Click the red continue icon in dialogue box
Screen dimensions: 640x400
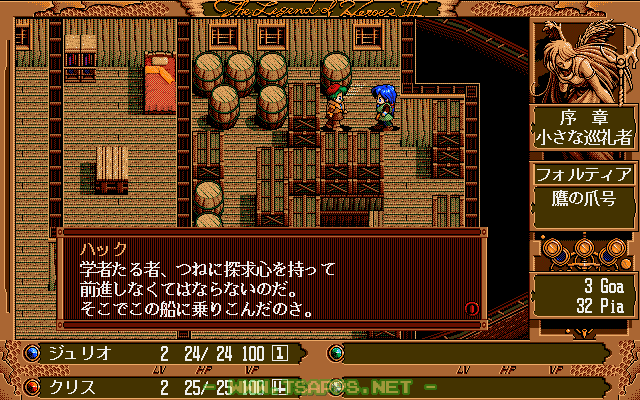472,308
